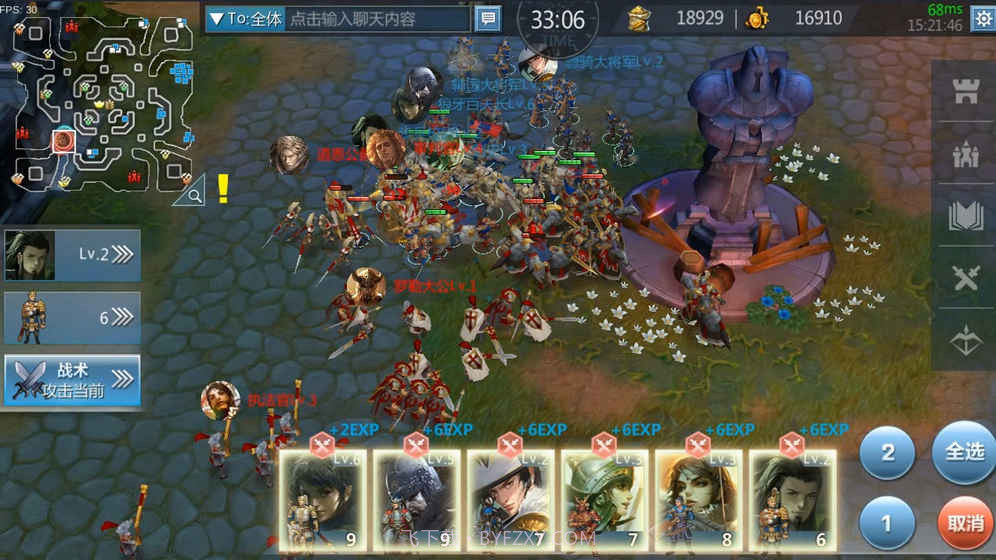This screenshot has height=560, width=996.
Task: Open the 战术 tactics panel
Action: [x=72, y=380]
